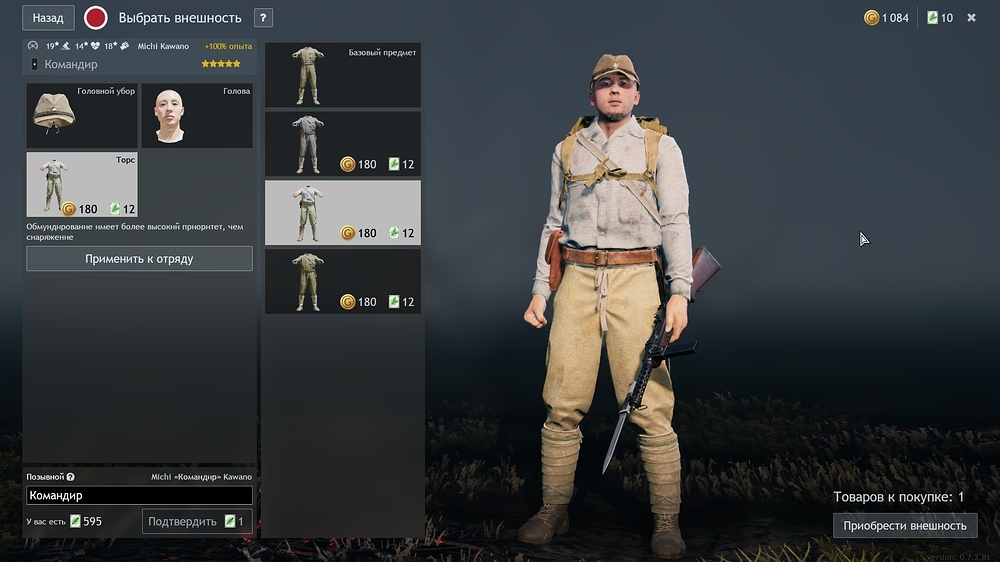Click the callsign help question icon
This screenshot has width=1000, height=562.
(x=70, y=477)
